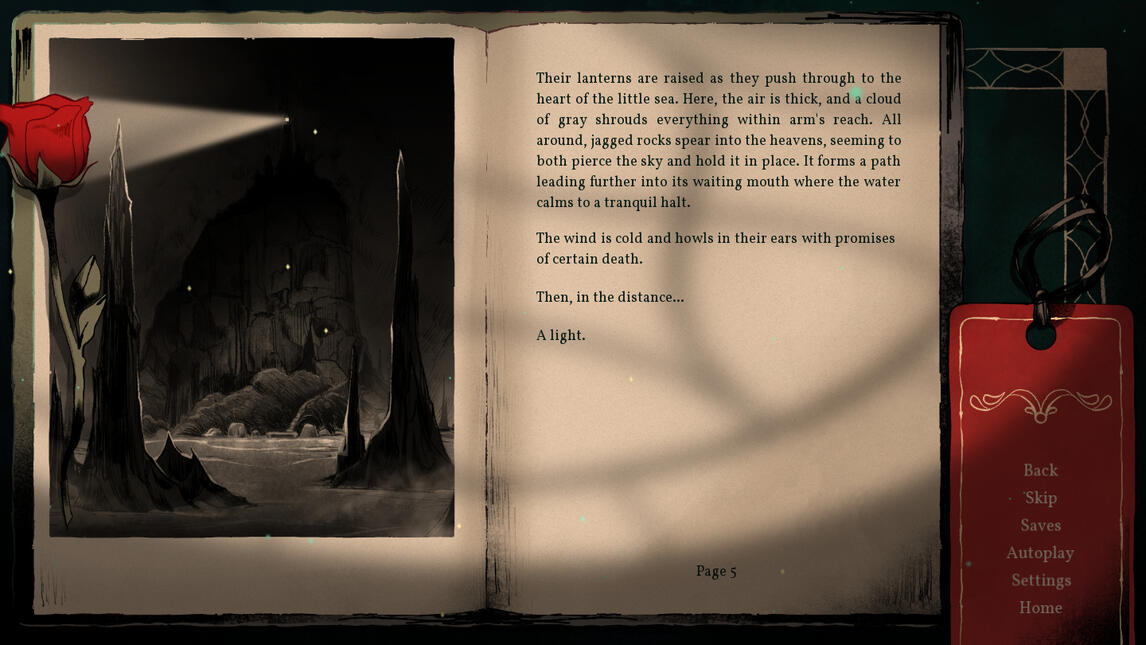This screenshot has height=645, width=1146.
Task: Go back using the Back option
Action: click(x=1040, y=470)
